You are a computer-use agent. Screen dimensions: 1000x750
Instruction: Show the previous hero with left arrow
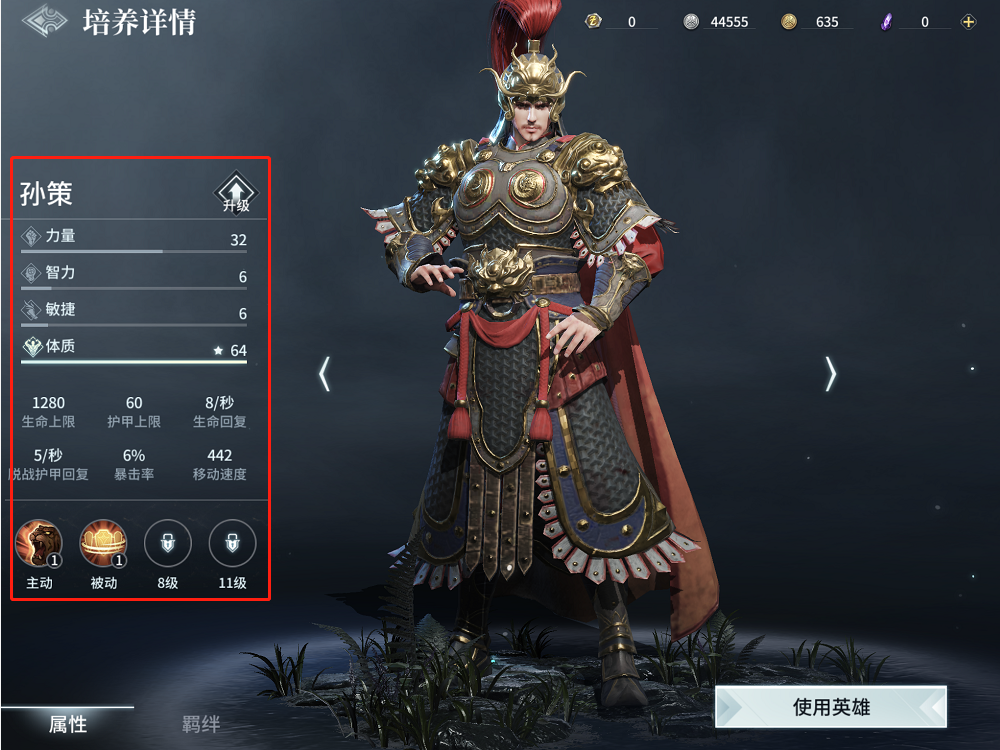[324, 373]
